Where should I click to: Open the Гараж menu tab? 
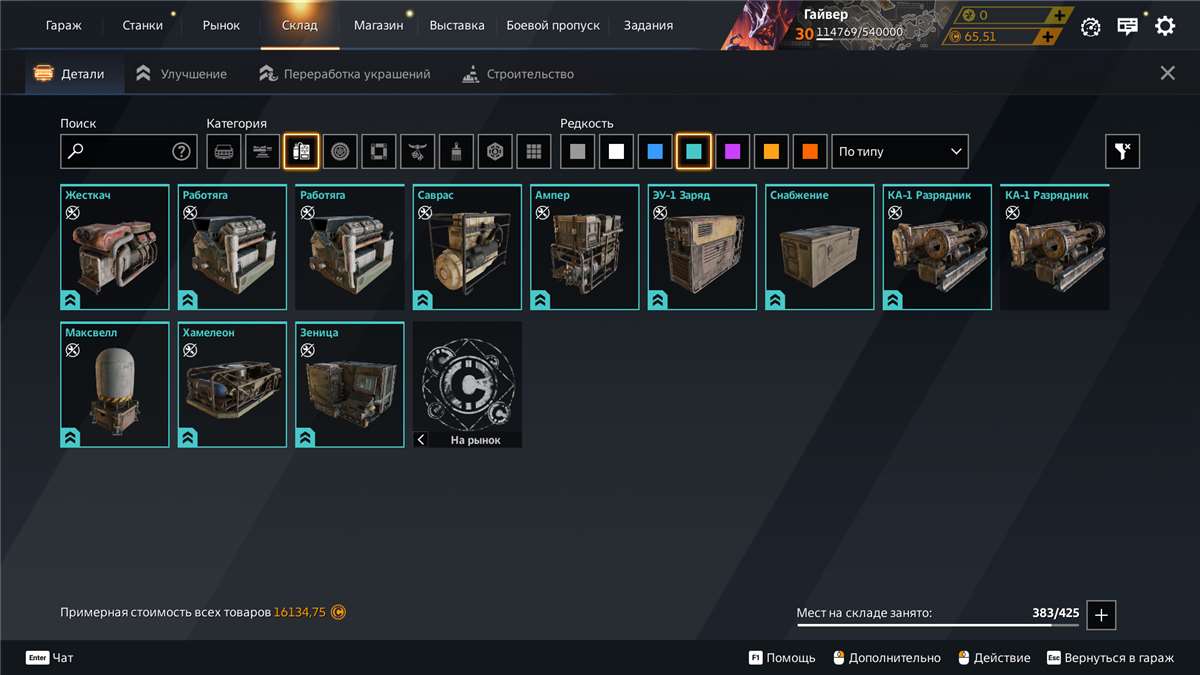click(x=64, y=26)
